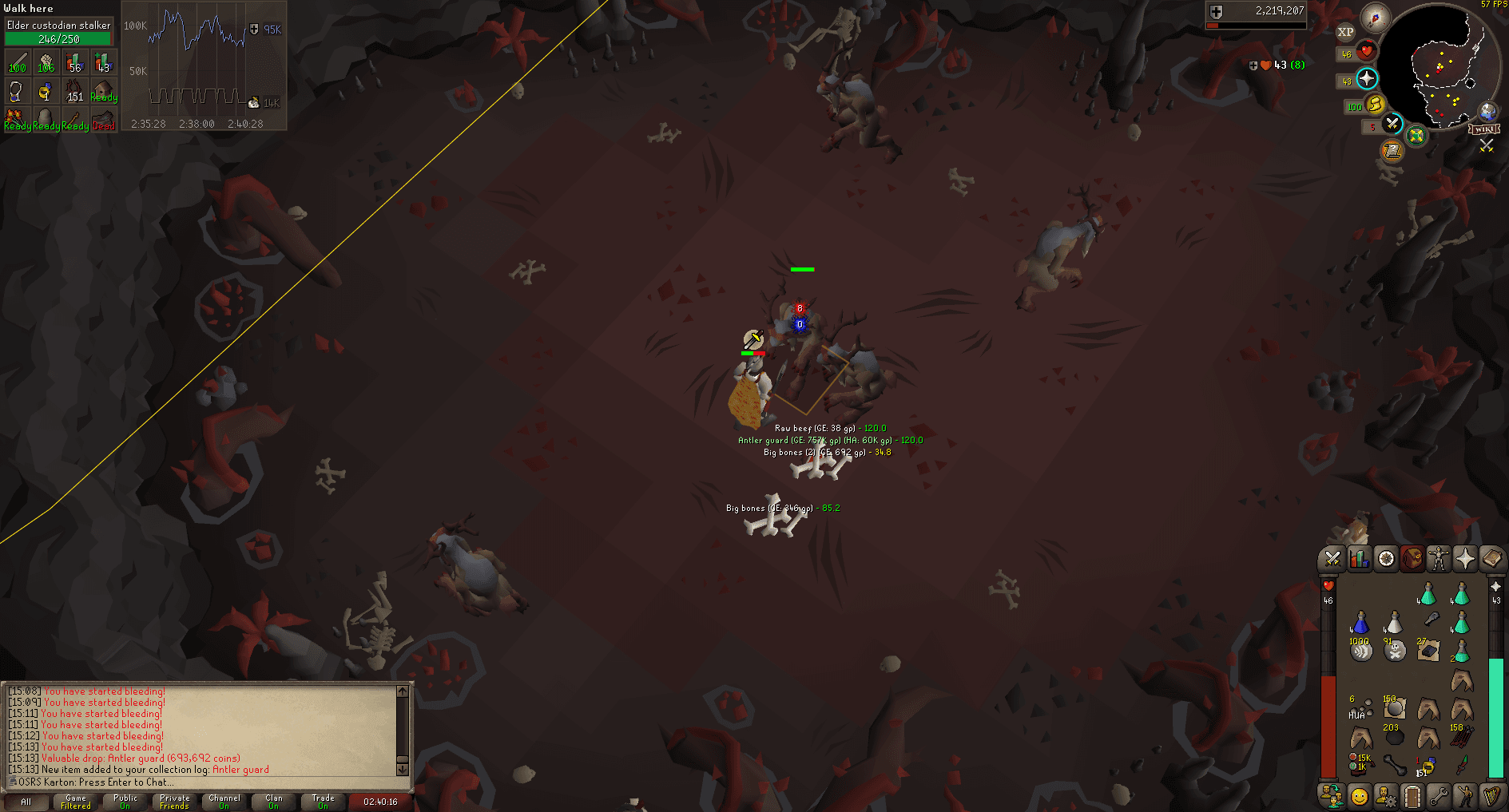The height and width of the screenshot is (812, 1509).
Task: Open the Logout door tab
Action: (x=1412, y=796)
